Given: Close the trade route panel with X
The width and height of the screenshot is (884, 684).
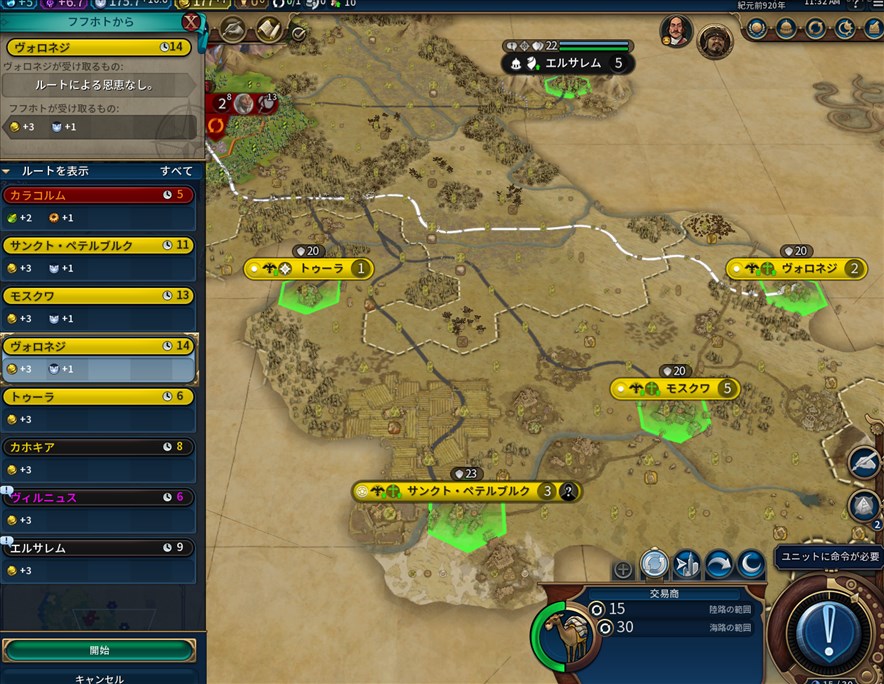Looking at the screenshot, I should 191,22.
